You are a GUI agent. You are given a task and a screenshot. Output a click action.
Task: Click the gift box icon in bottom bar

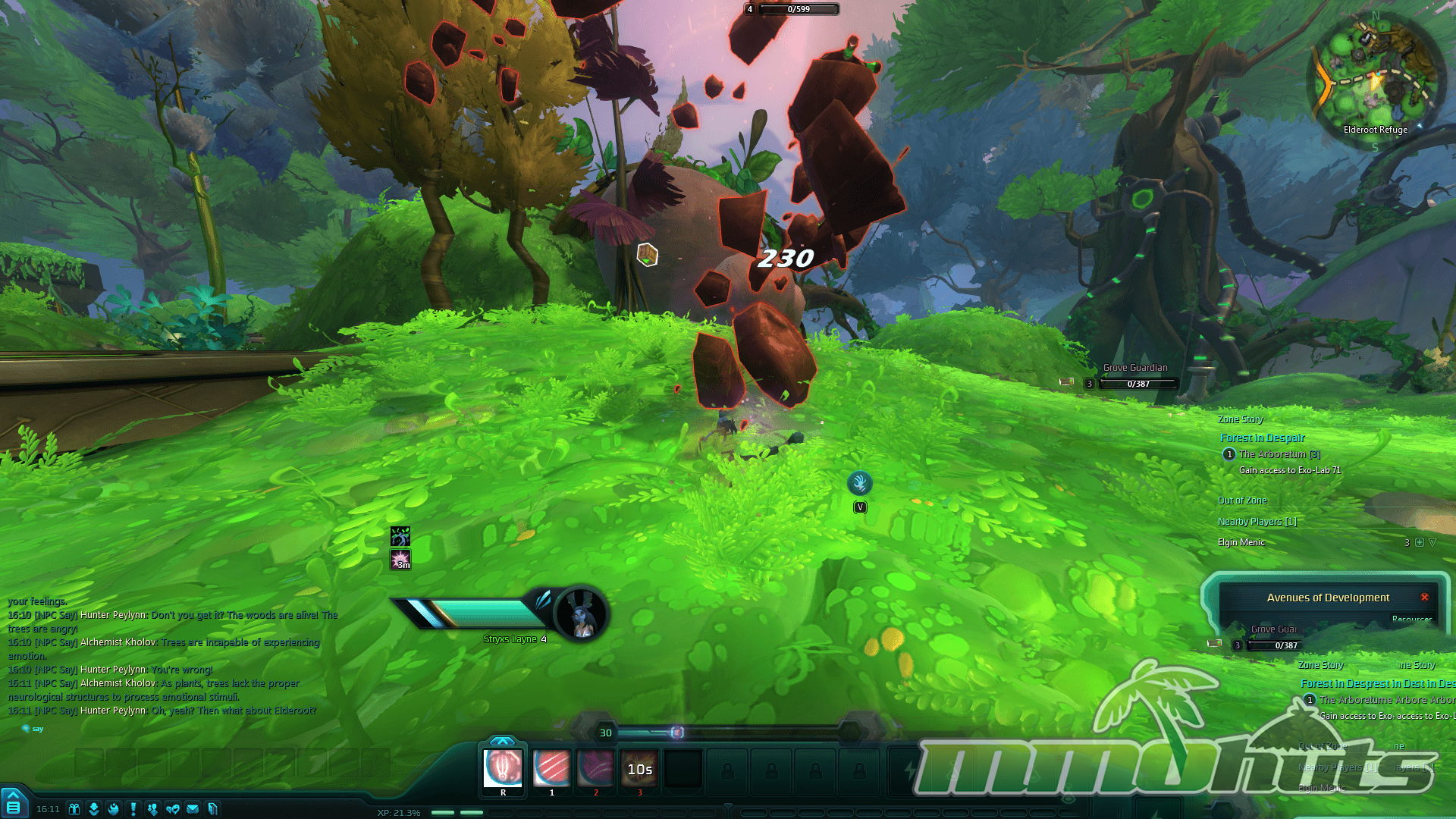(x=74, y=809)
